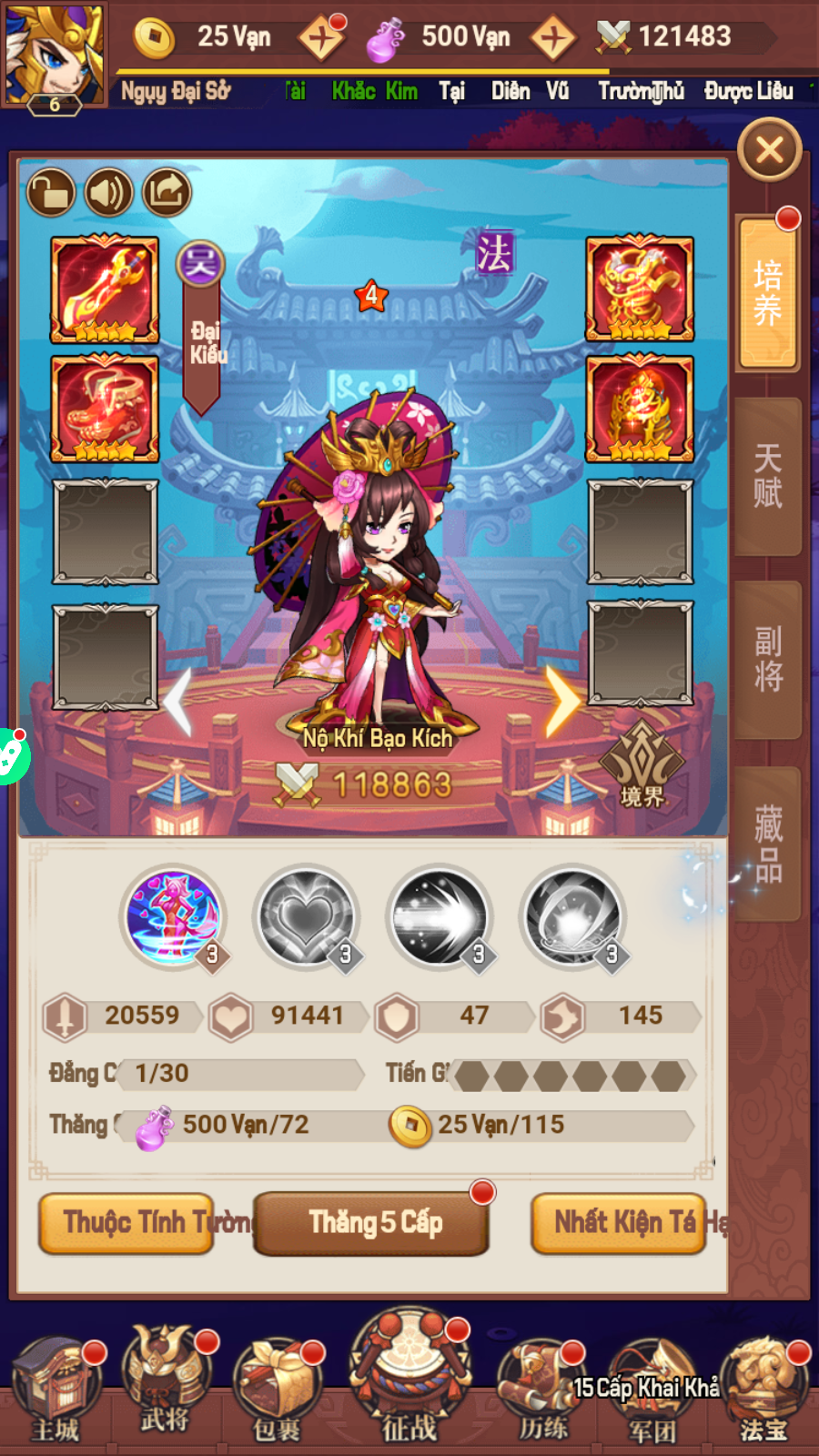Open the 天赋 tab

(767, 476)
